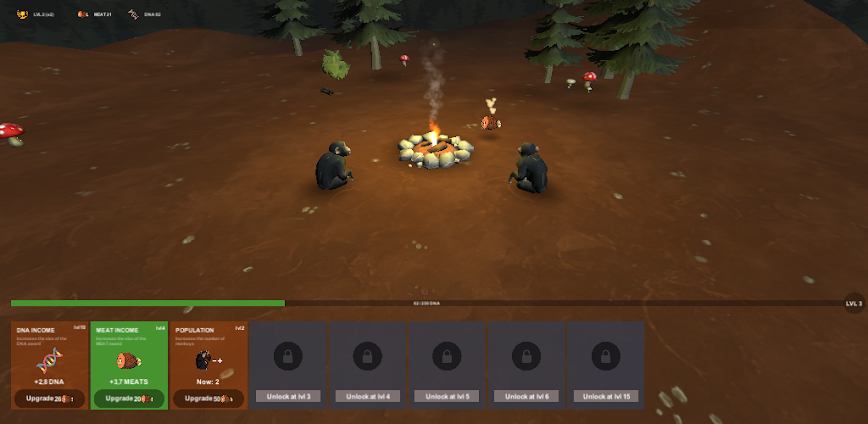Select the locked slot unlocking at lvl 4
This screenshot has height=424, width=868.
pos(367,365)
